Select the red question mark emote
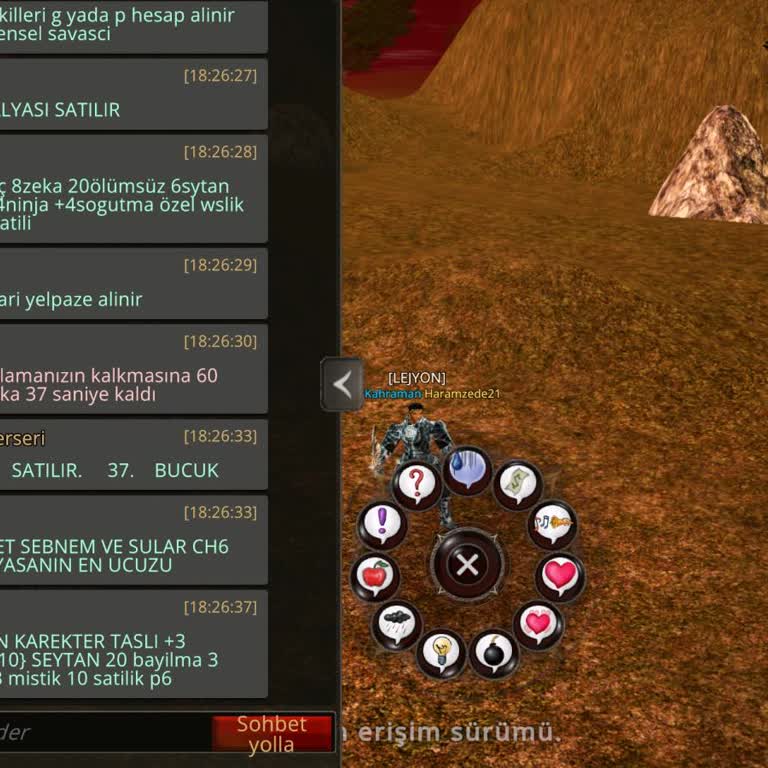The image size is (768, 768). click(x=417, y=485)
